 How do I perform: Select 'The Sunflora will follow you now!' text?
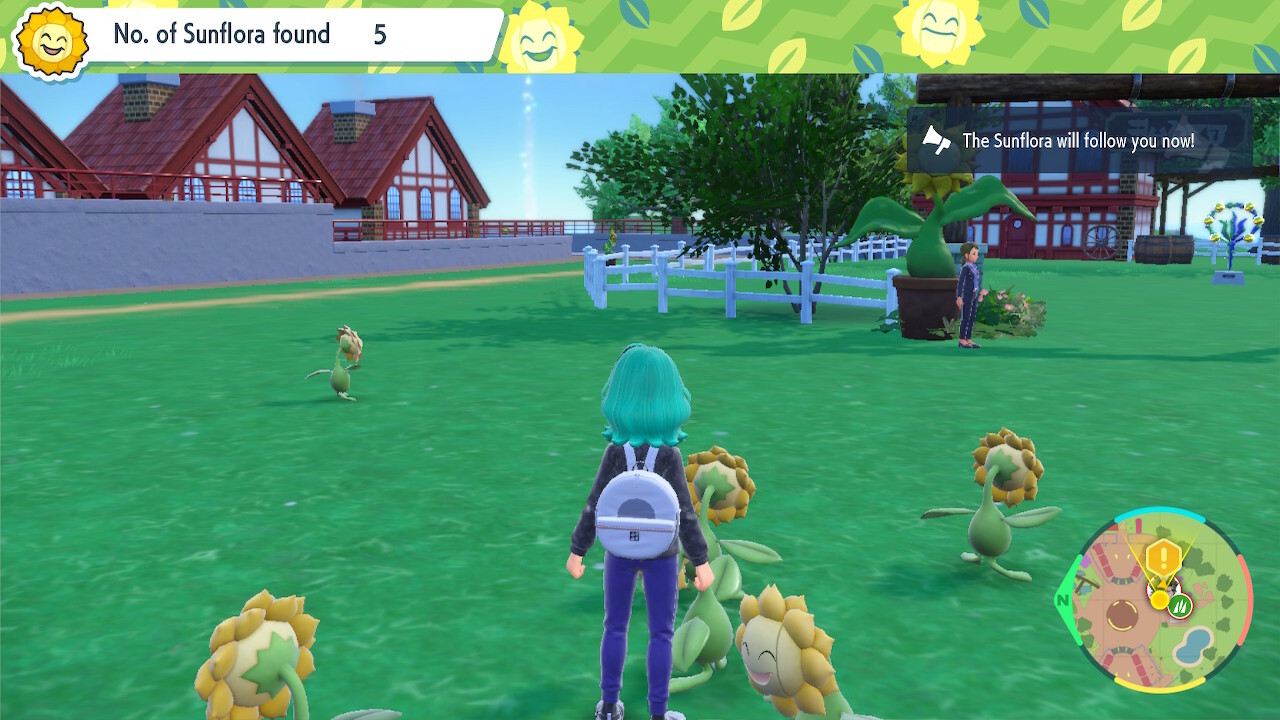[1081, 141]
